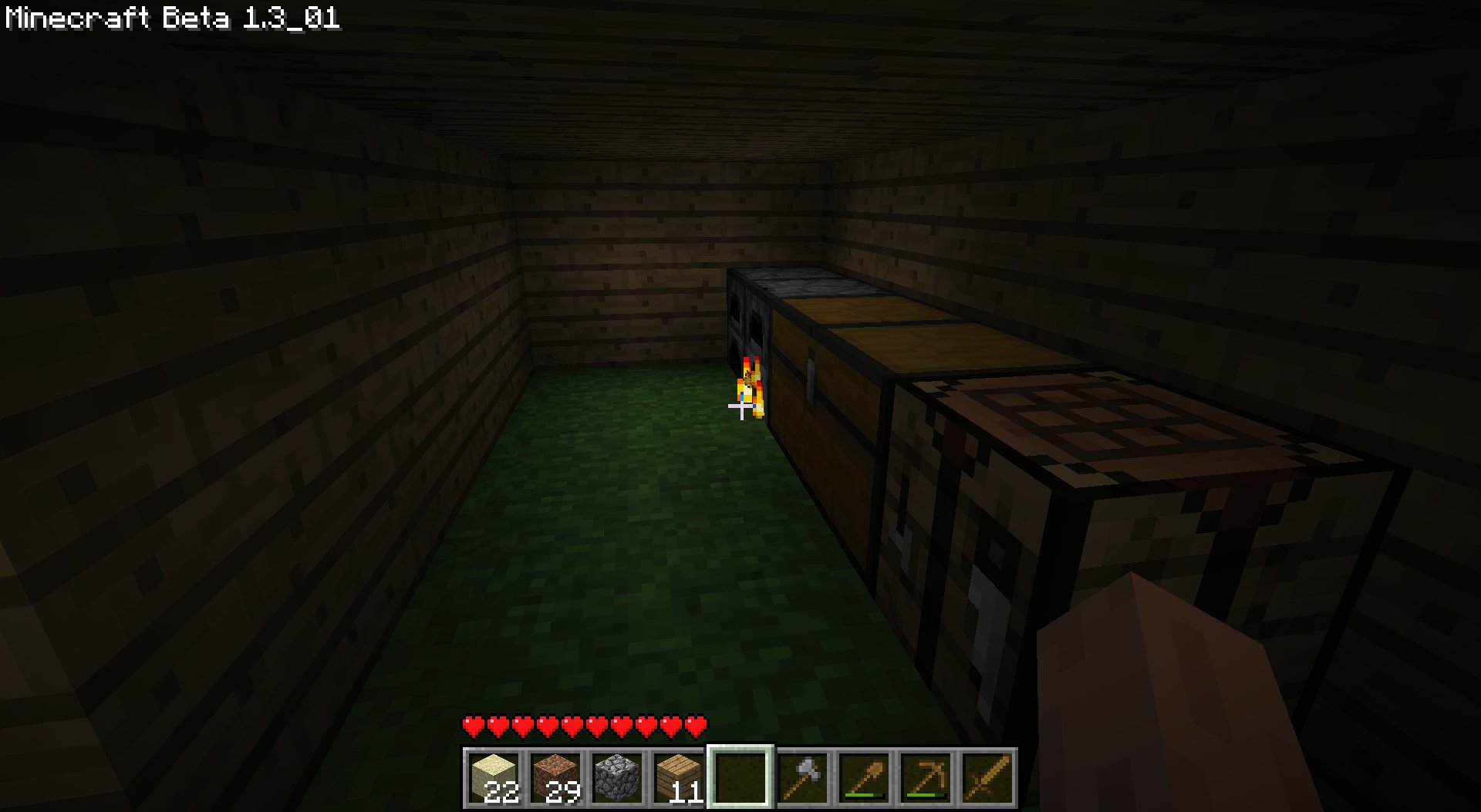This screenshot has width=1481, height=812.
Task: Select the wooden shovel slot
Action: coord(864,777)
